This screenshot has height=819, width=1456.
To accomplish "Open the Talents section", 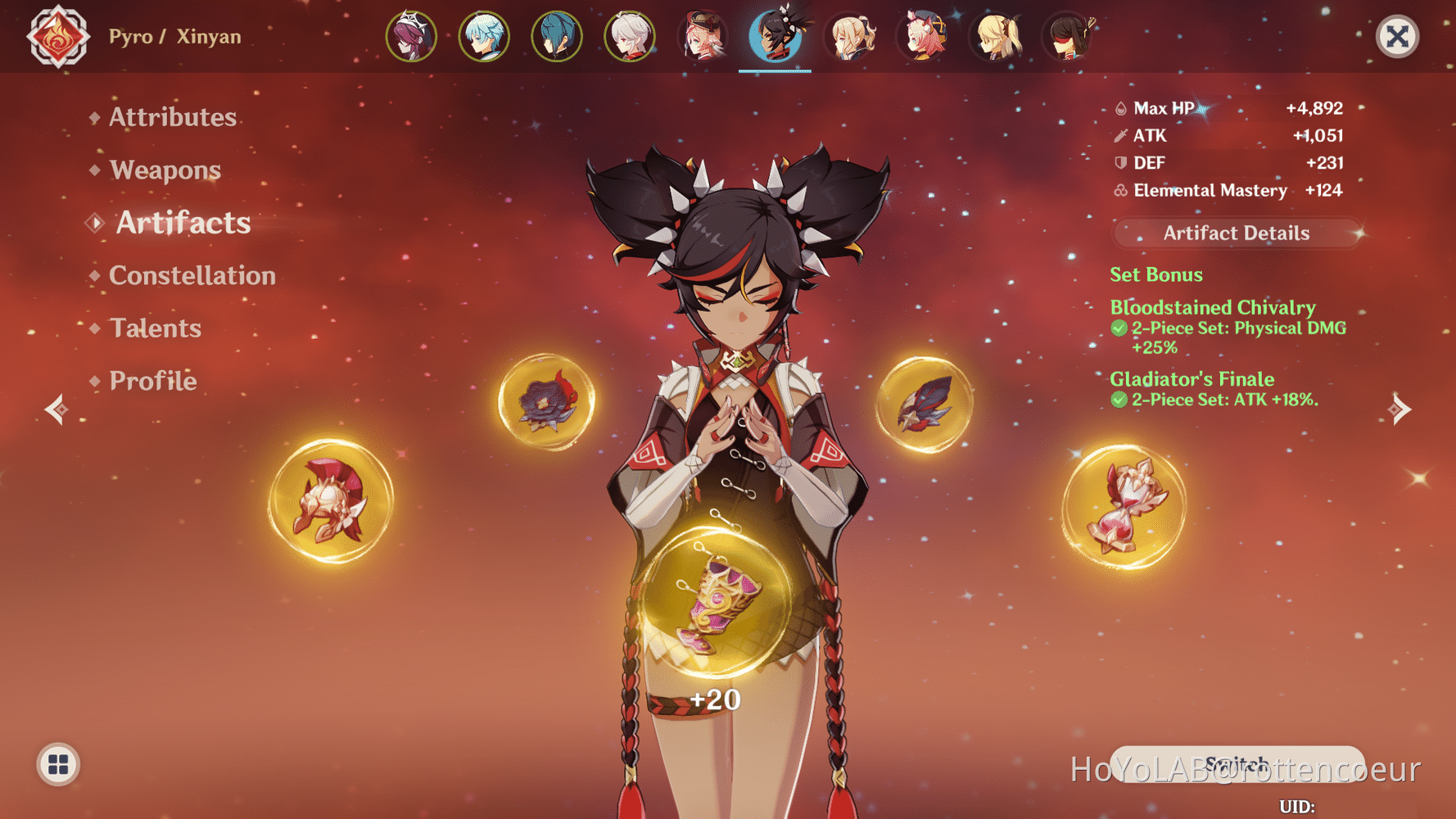I will (x=156, y=328).
